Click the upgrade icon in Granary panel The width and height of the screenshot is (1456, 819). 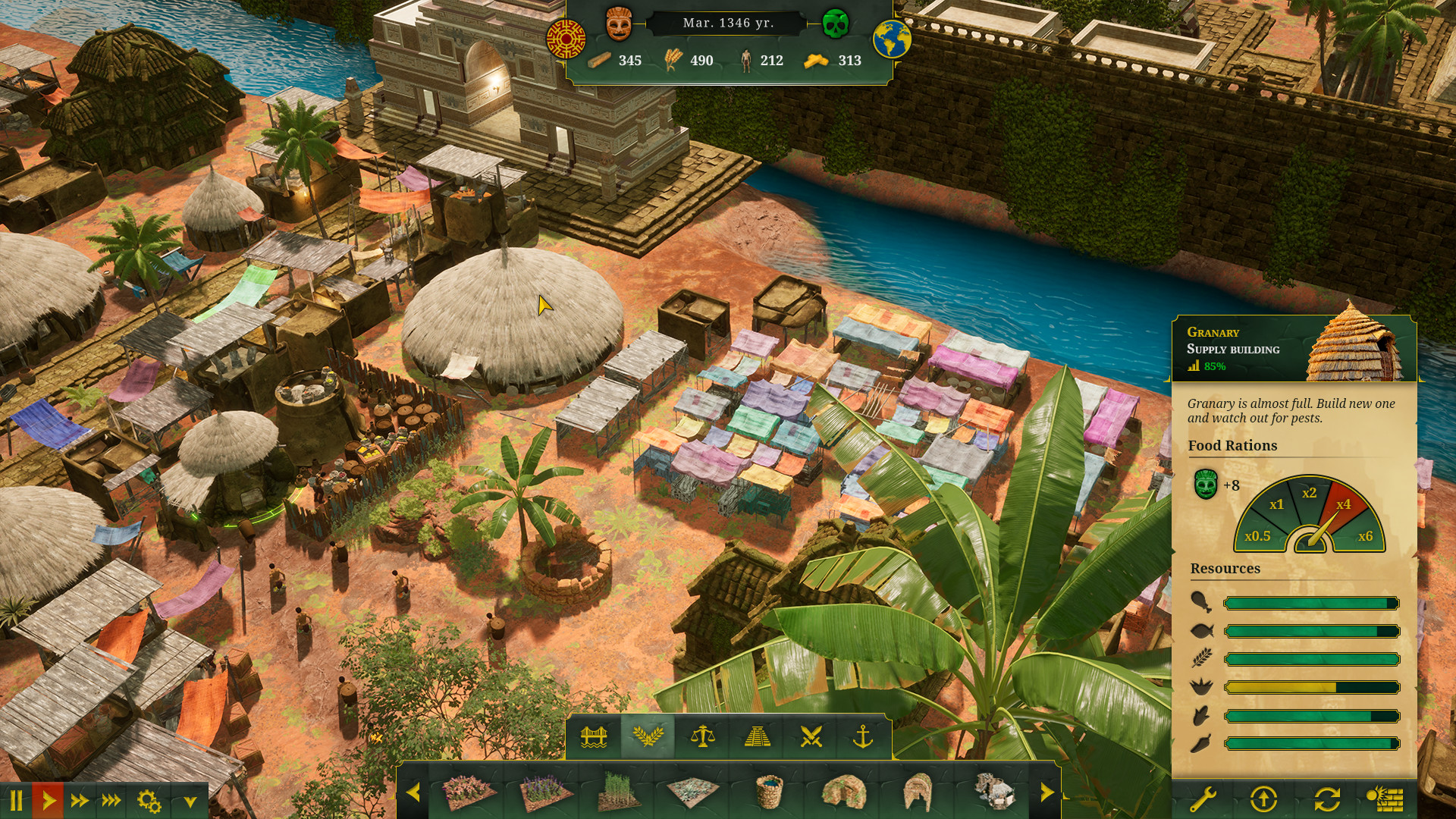1264,798
